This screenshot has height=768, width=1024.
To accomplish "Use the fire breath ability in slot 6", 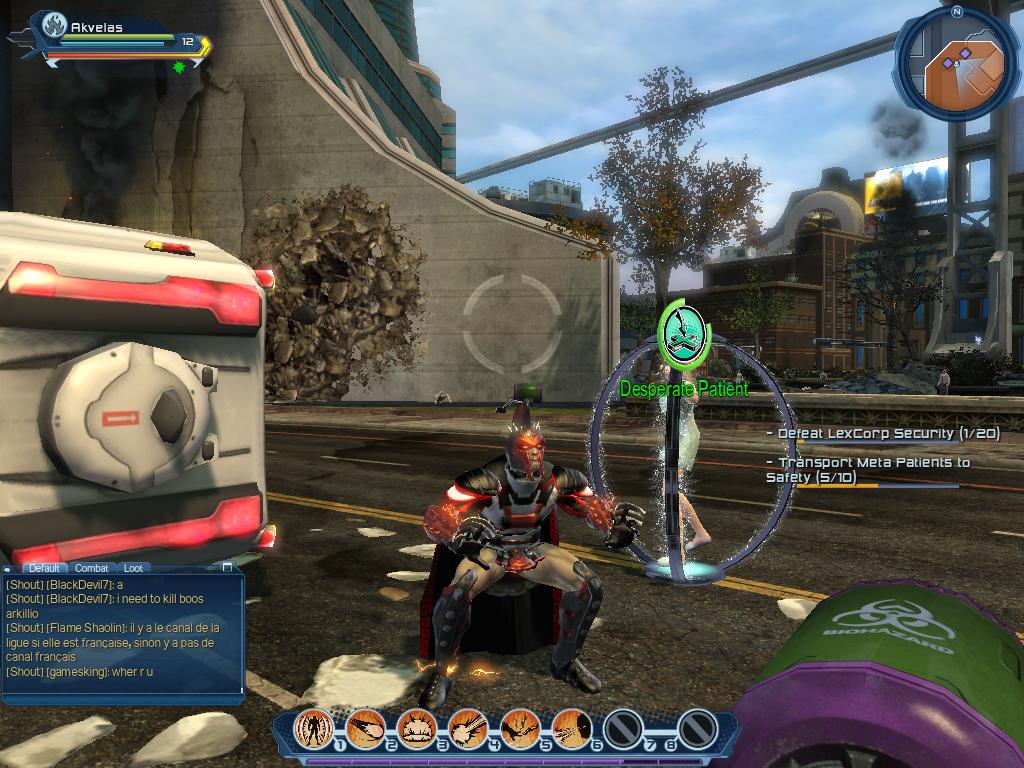I will pos(571,727).
